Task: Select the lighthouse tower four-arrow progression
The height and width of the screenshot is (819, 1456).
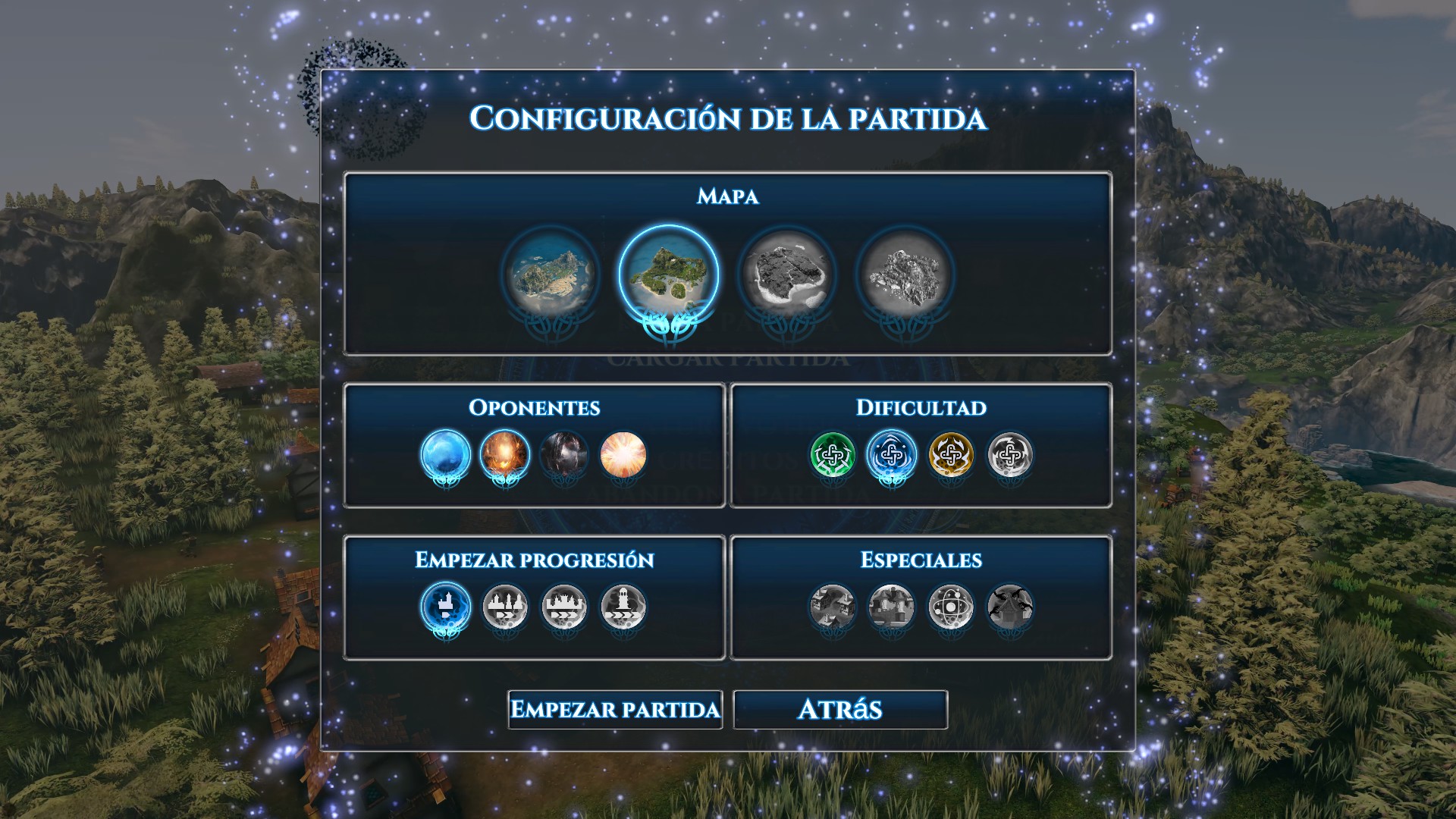Action: [623, 607]
